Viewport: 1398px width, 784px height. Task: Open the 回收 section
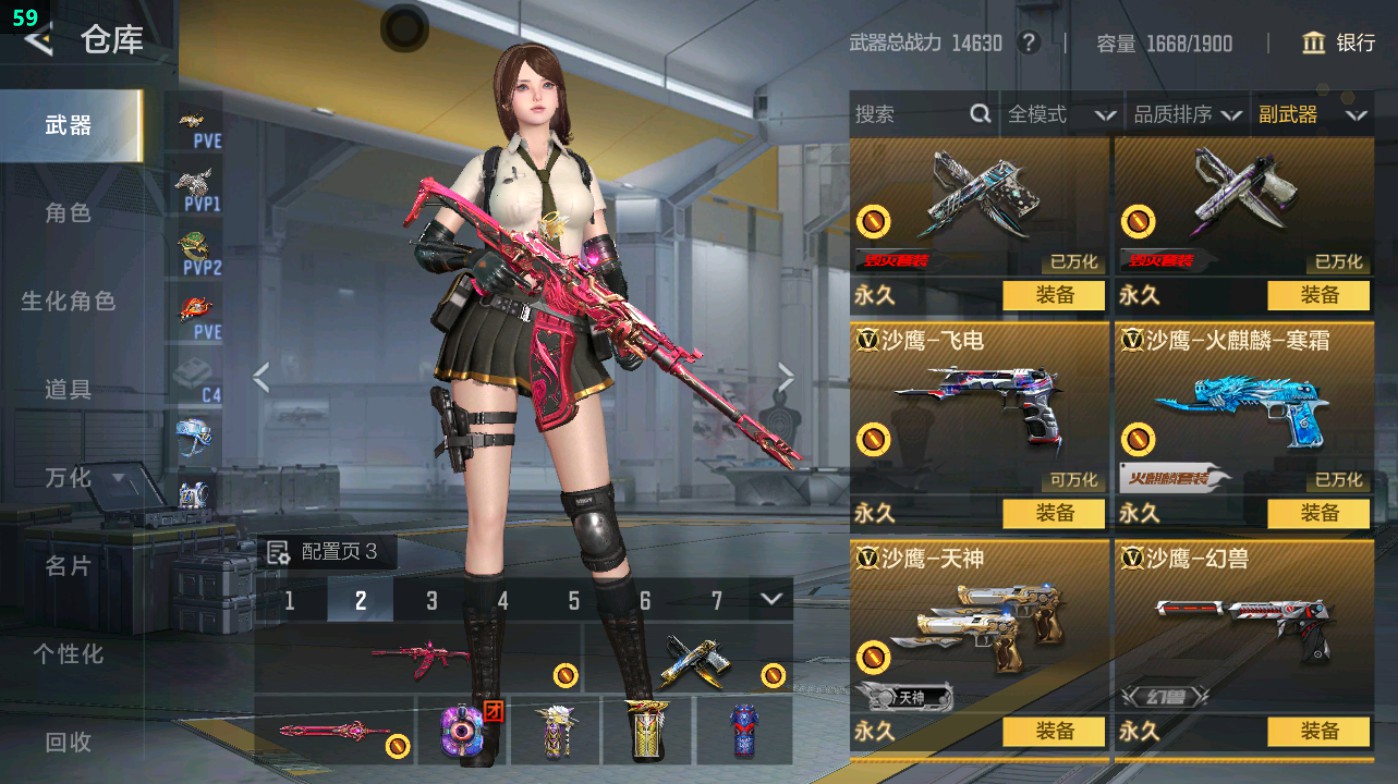68,741
